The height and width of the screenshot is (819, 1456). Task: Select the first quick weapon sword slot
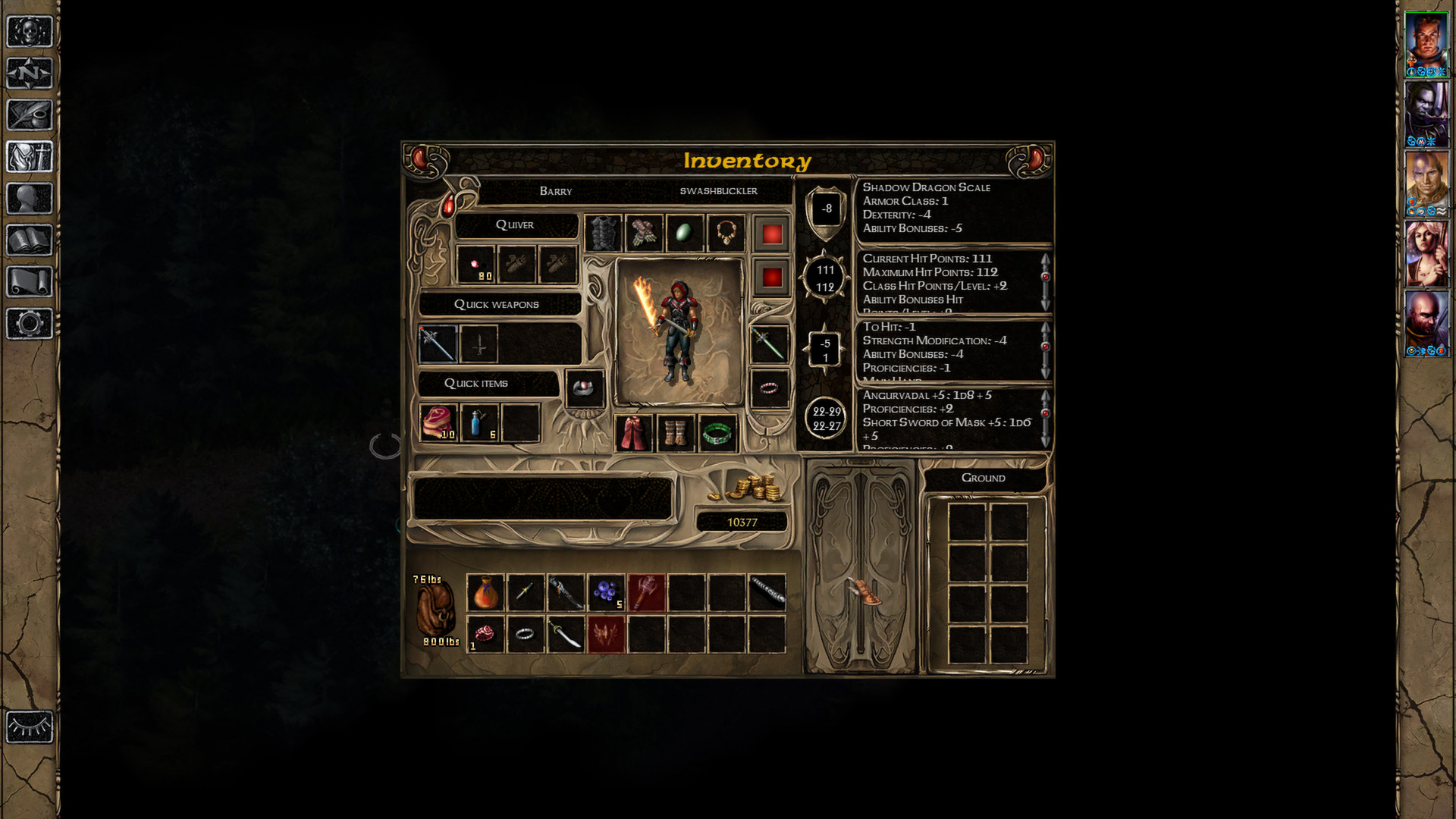438,344
